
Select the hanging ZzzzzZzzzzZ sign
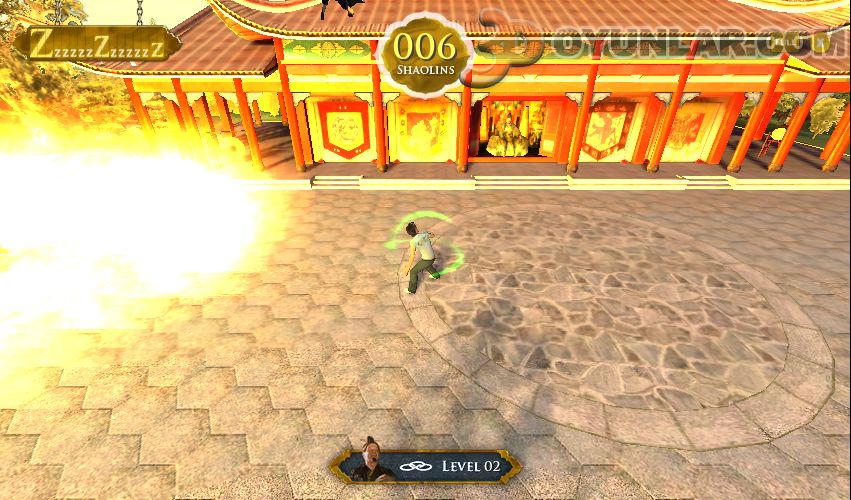point(96,43)
